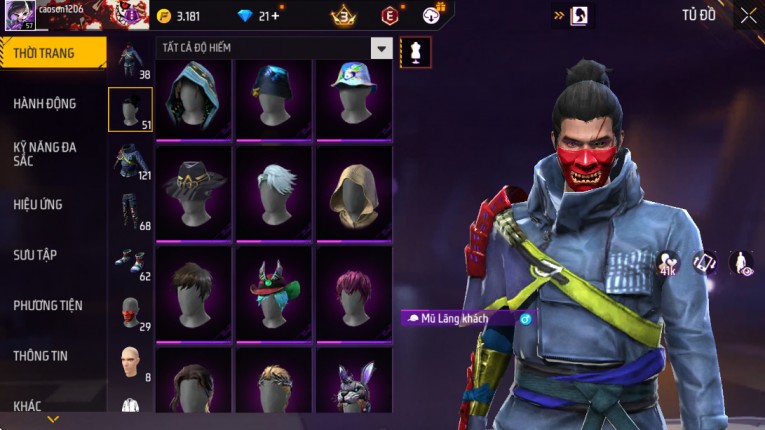
Task: Close the Tủ Đồ wardrobe screen
Action: pos(748,15)
